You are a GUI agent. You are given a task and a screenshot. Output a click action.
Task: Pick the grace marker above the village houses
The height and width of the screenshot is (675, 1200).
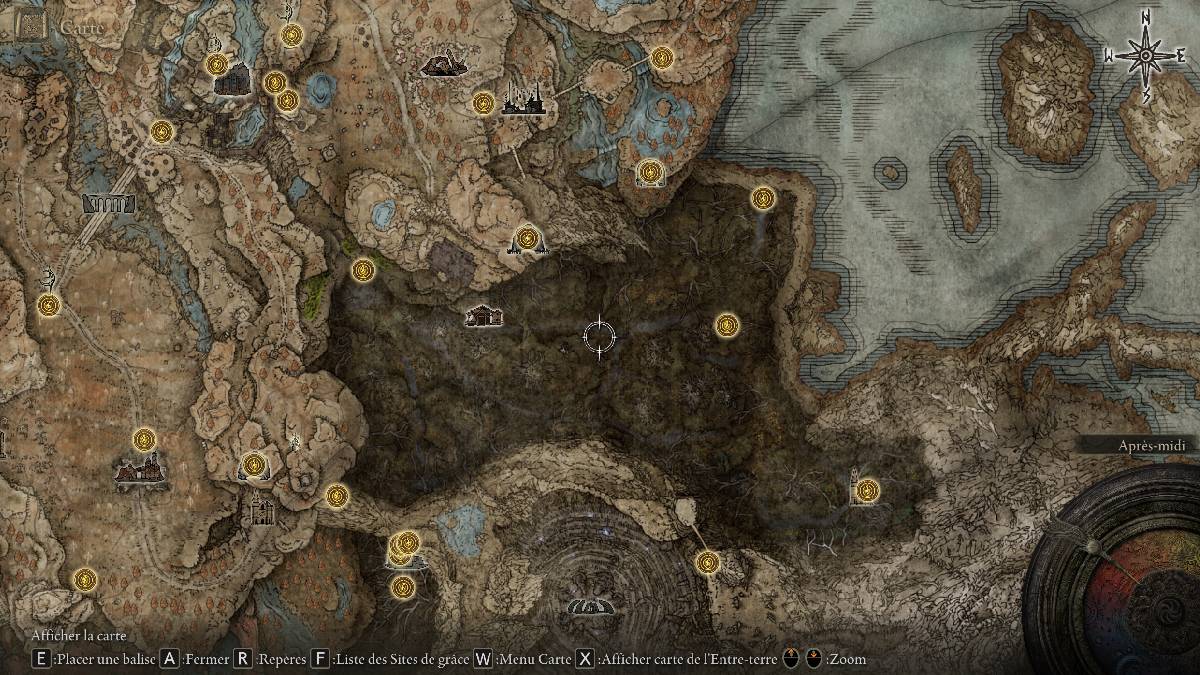coord(145,439)
